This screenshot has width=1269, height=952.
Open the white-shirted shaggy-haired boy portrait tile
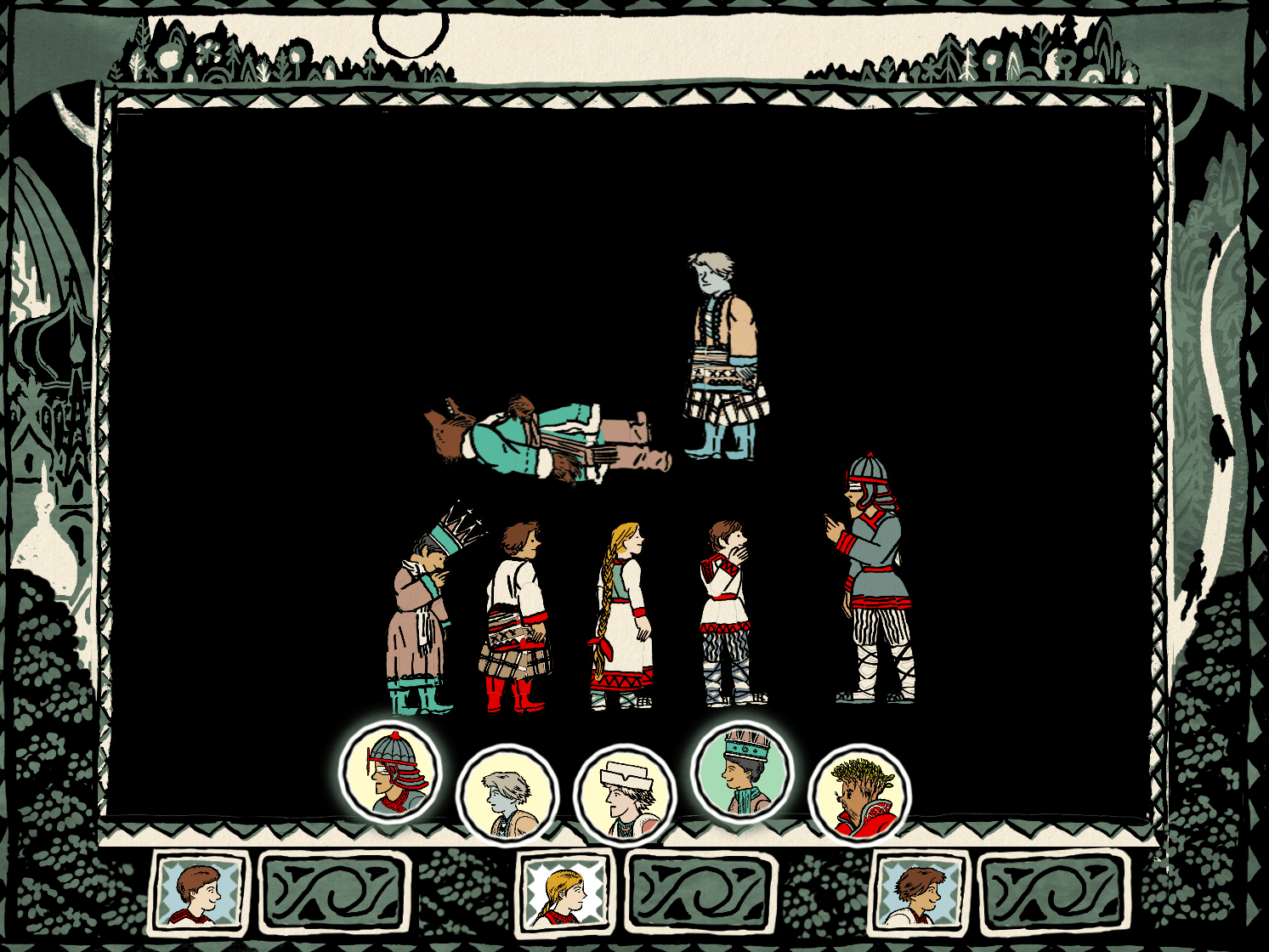coord(921,891)
